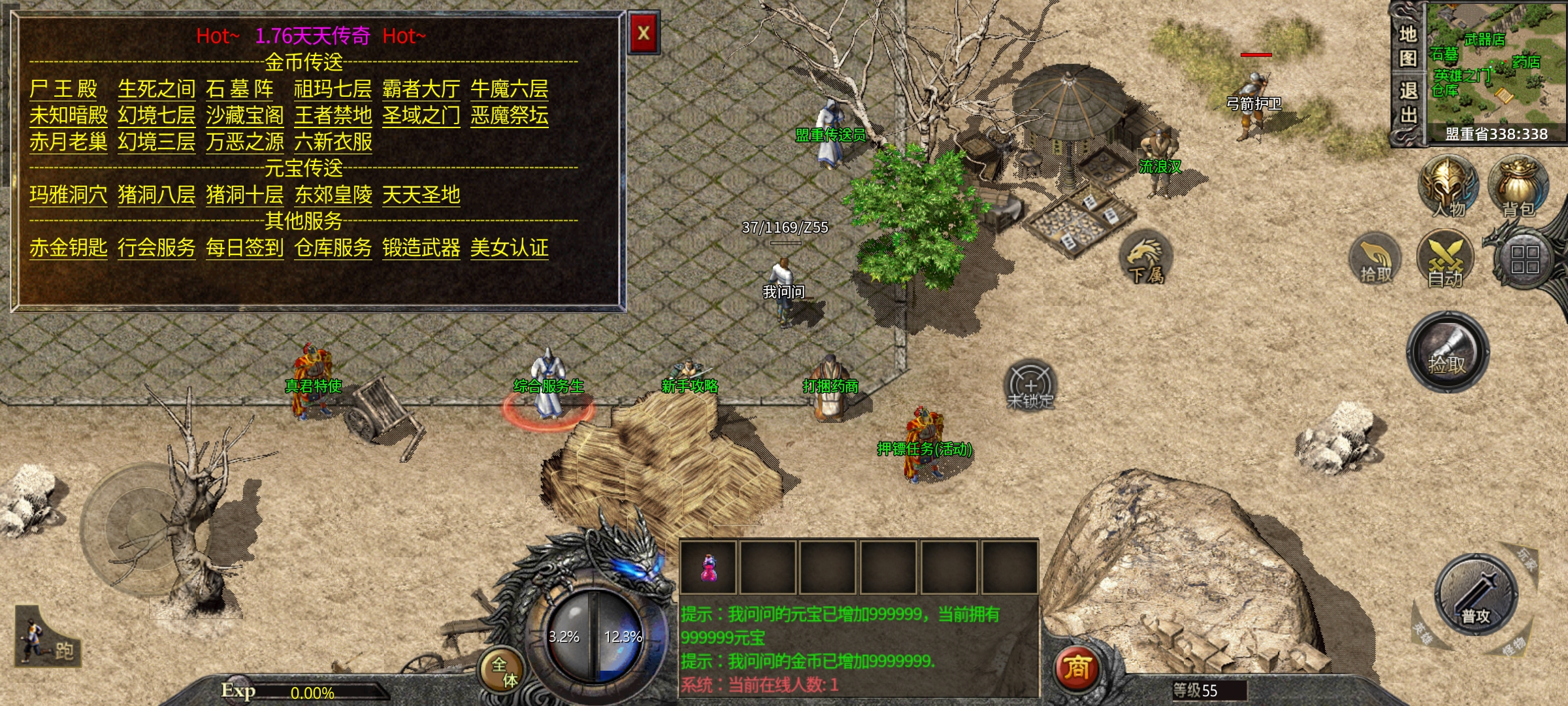The height and width of the screenshot is (706, 1568).
Task: Go to 赤月老巢
Action: (x=68, y=142)
